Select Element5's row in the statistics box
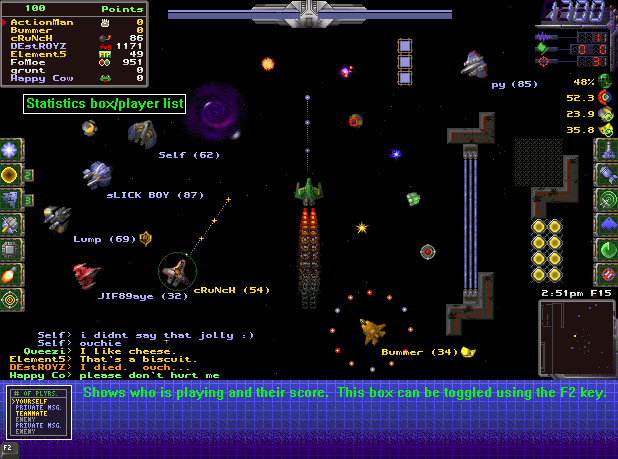 coord(37,56)
